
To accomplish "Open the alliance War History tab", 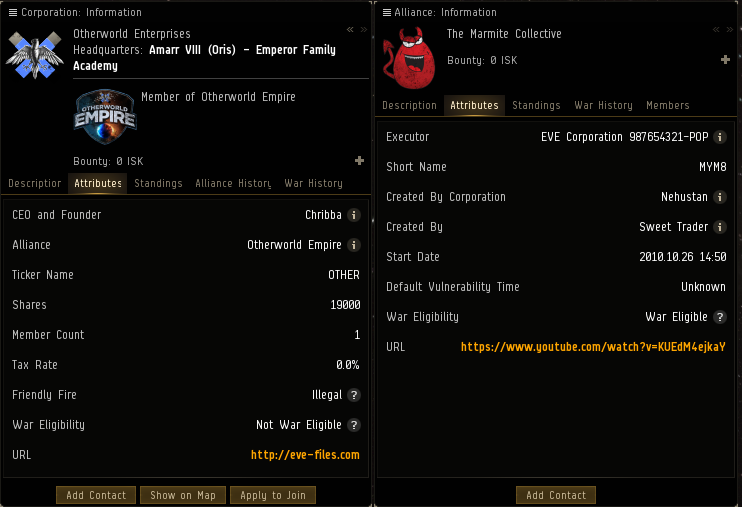I will 603,105.
